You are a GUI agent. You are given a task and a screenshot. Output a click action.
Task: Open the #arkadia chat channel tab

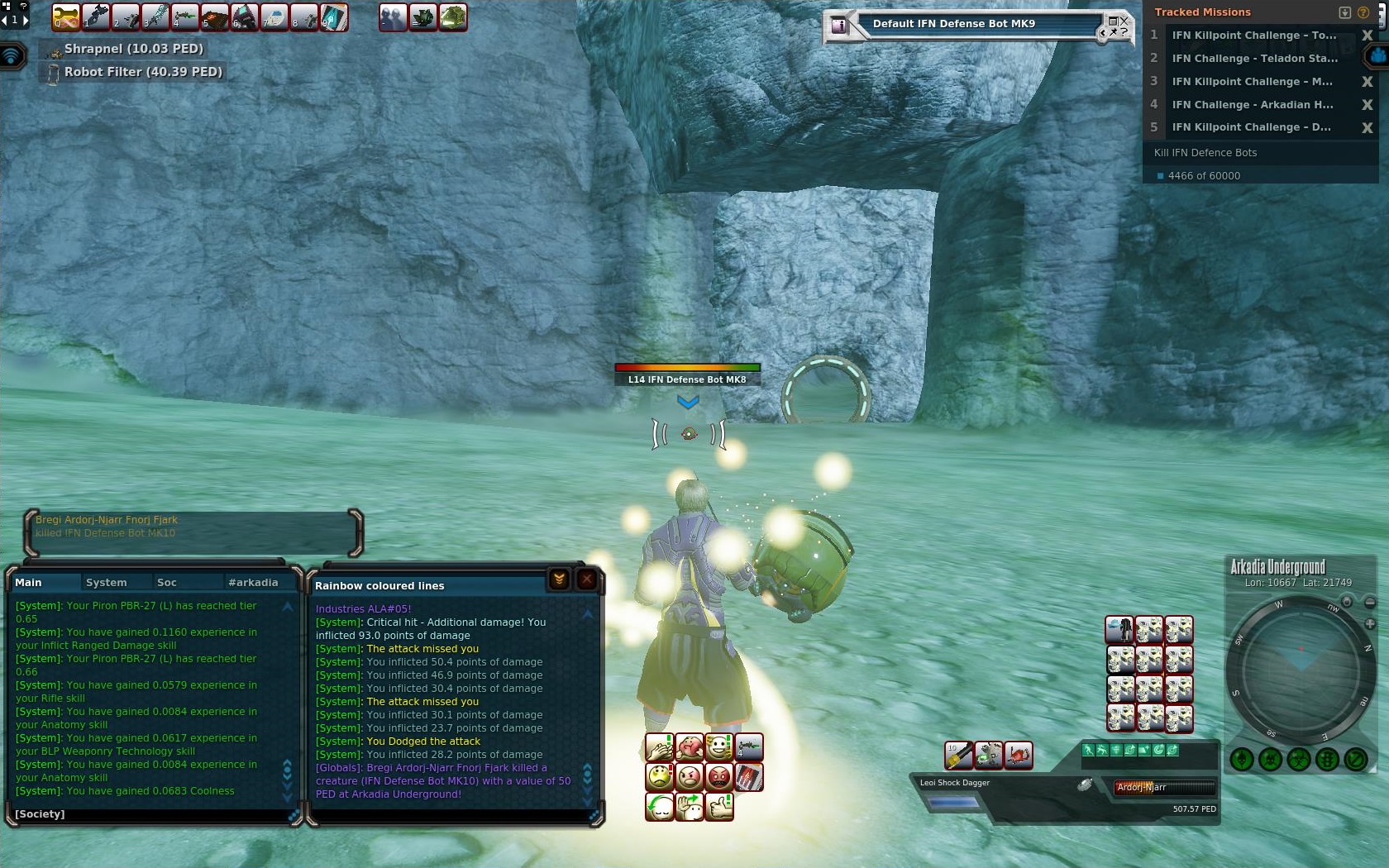253,582
